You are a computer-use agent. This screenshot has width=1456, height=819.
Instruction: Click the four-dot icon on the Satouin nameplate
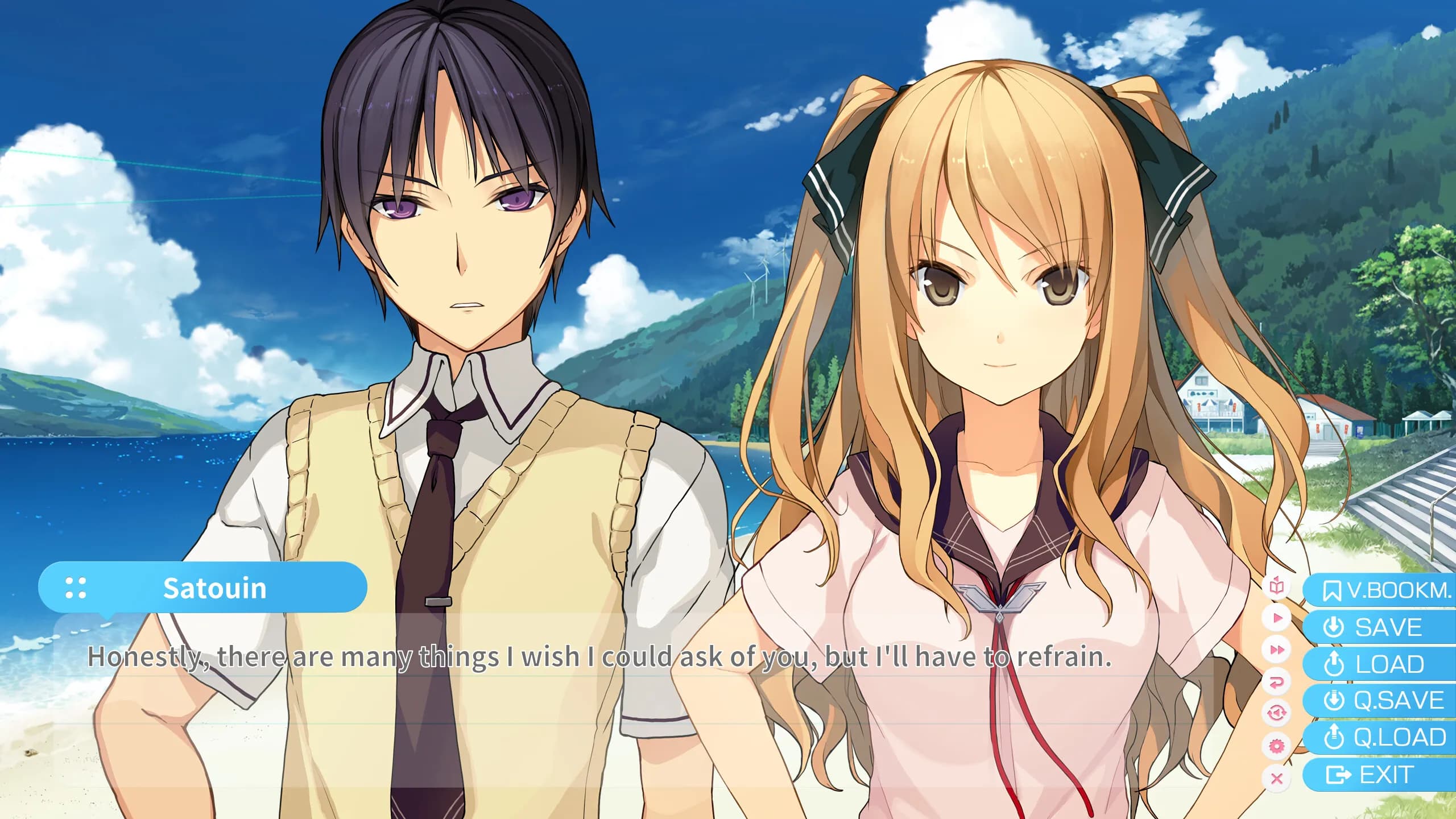tap(76, 588)
